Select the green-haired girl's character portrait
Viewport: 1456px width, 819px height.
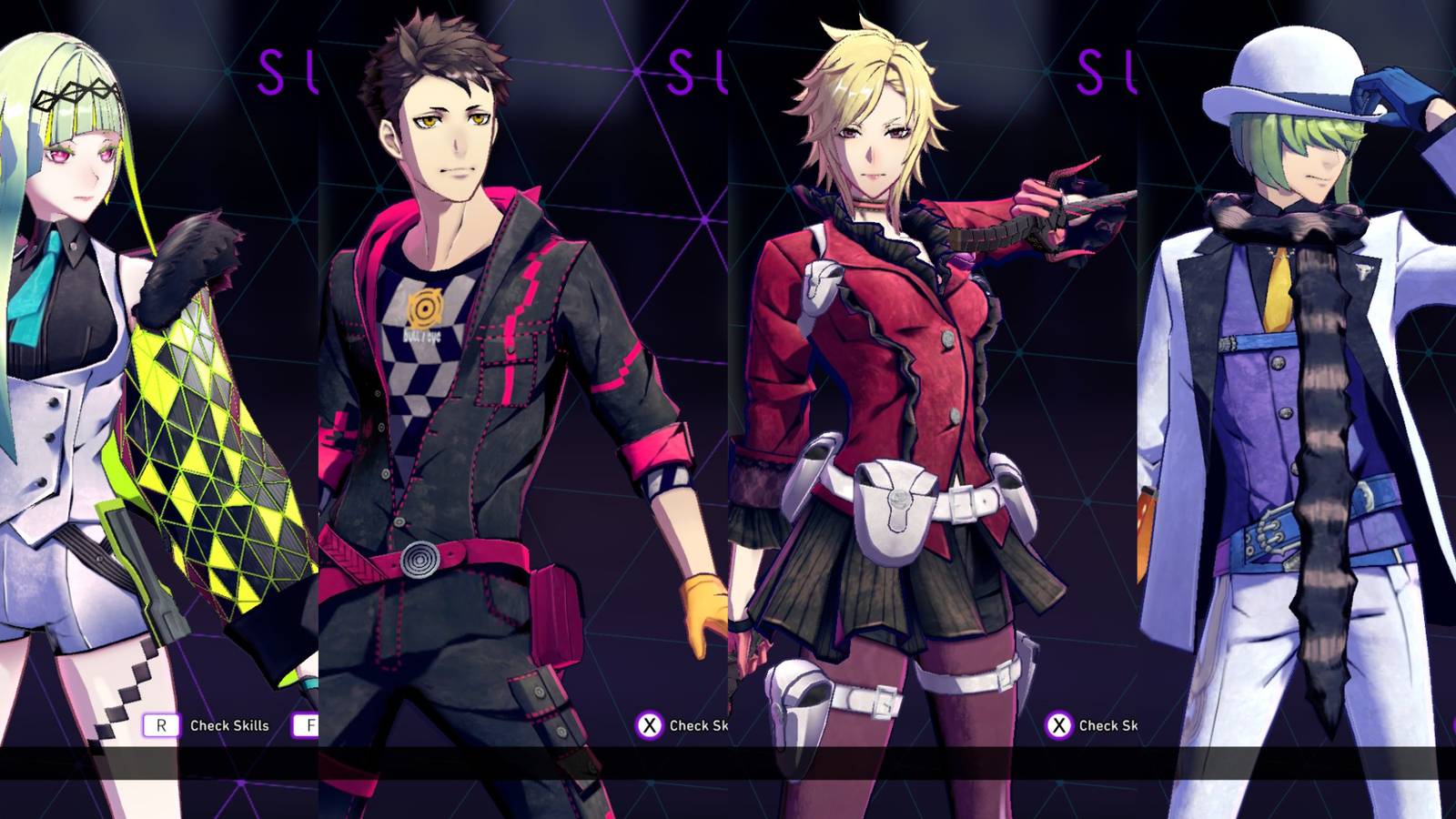(82, 364)
